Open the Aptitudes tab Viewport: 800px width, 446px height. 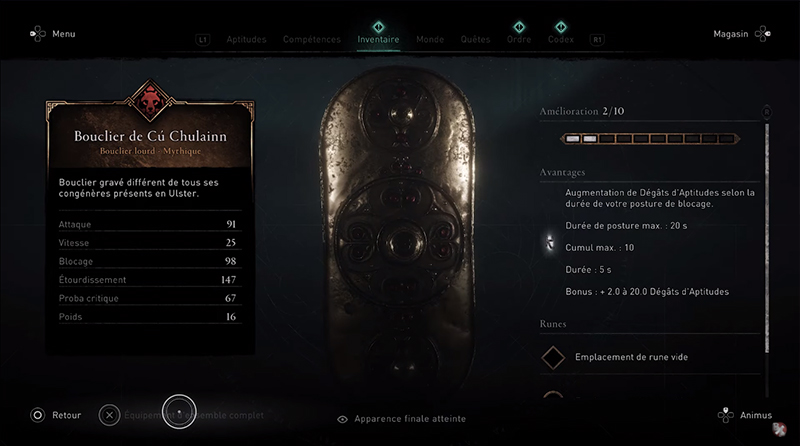click(x=246, y=40)
